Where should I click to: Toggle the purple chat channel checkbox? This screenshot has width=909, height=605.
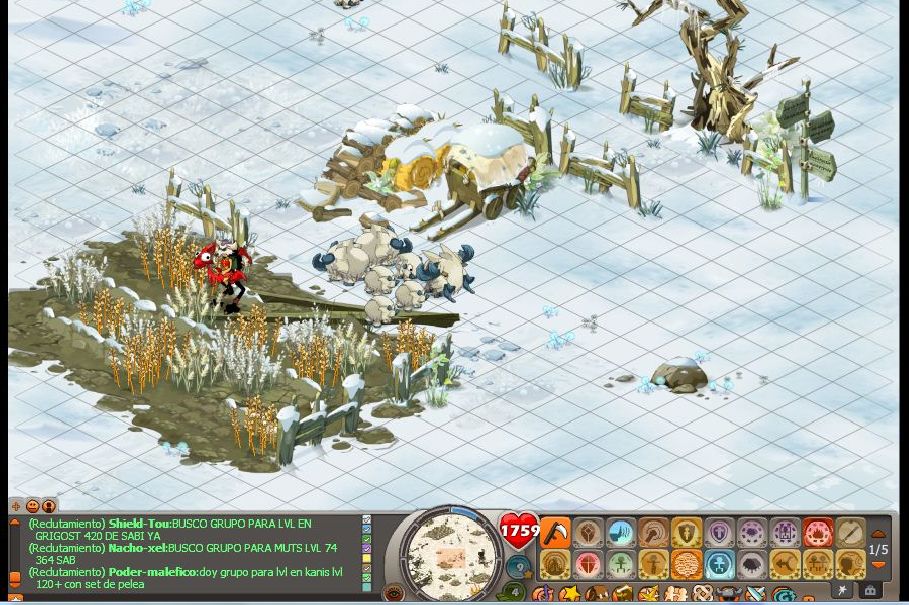pos(367,549)
